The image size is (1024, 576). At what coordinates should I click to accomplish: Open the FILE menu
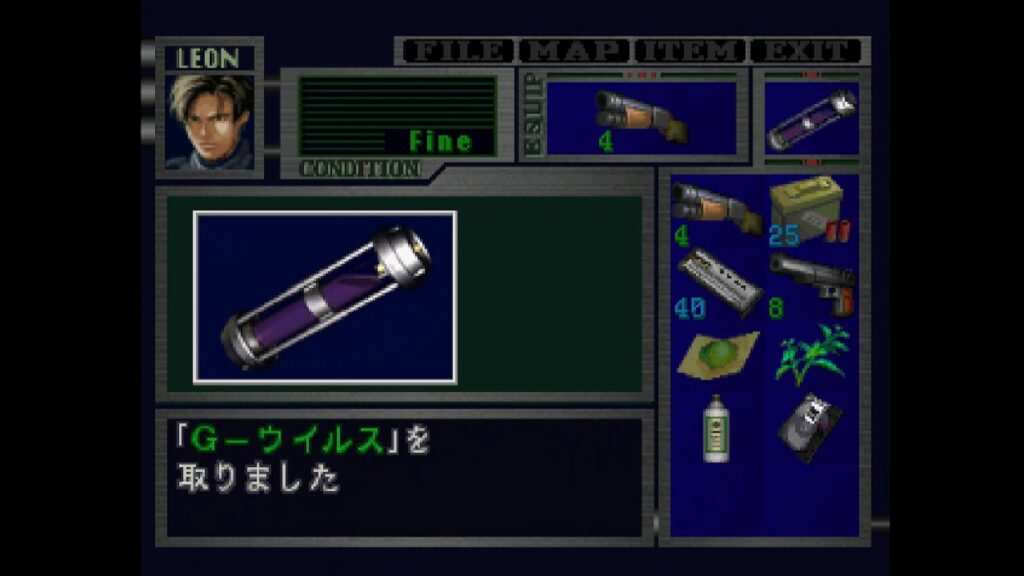[x=457, y=51]
